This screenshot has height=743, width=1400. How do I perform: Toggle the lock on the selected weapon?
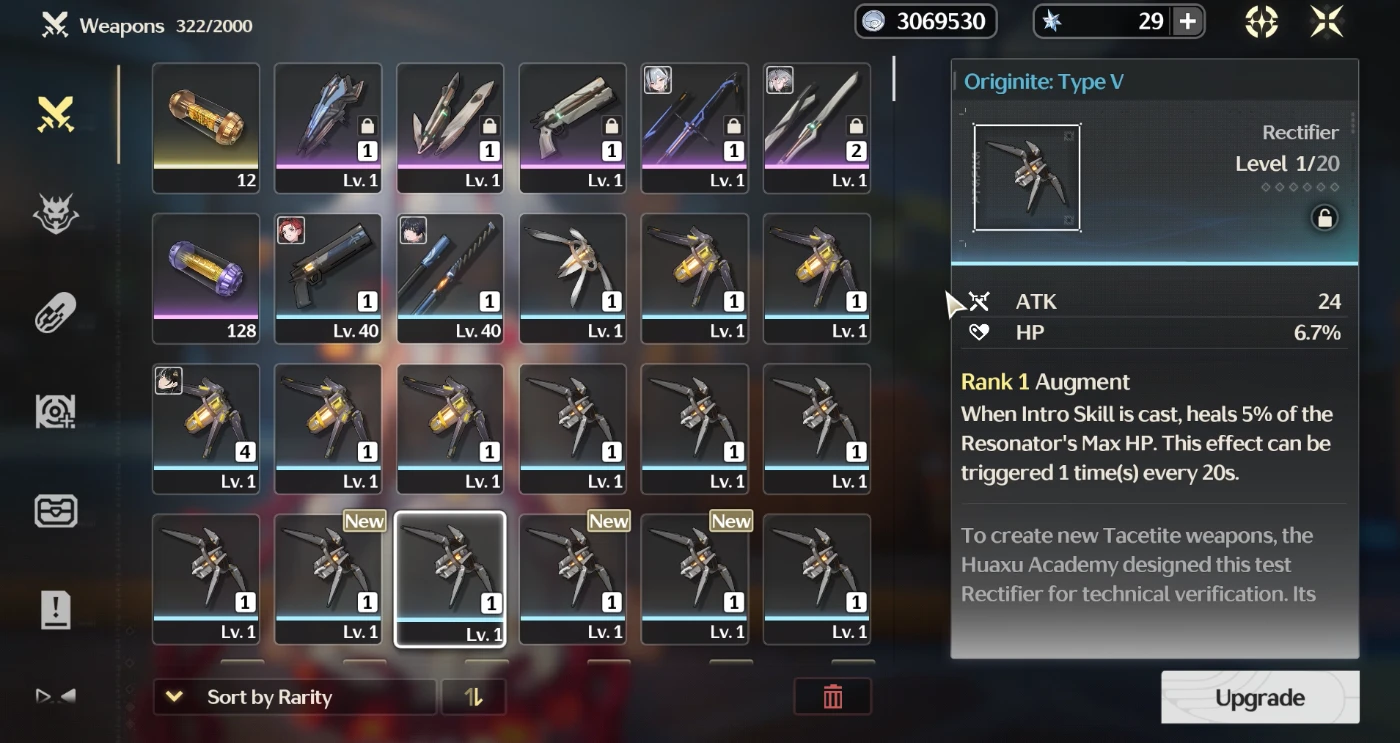(1324, 219)
